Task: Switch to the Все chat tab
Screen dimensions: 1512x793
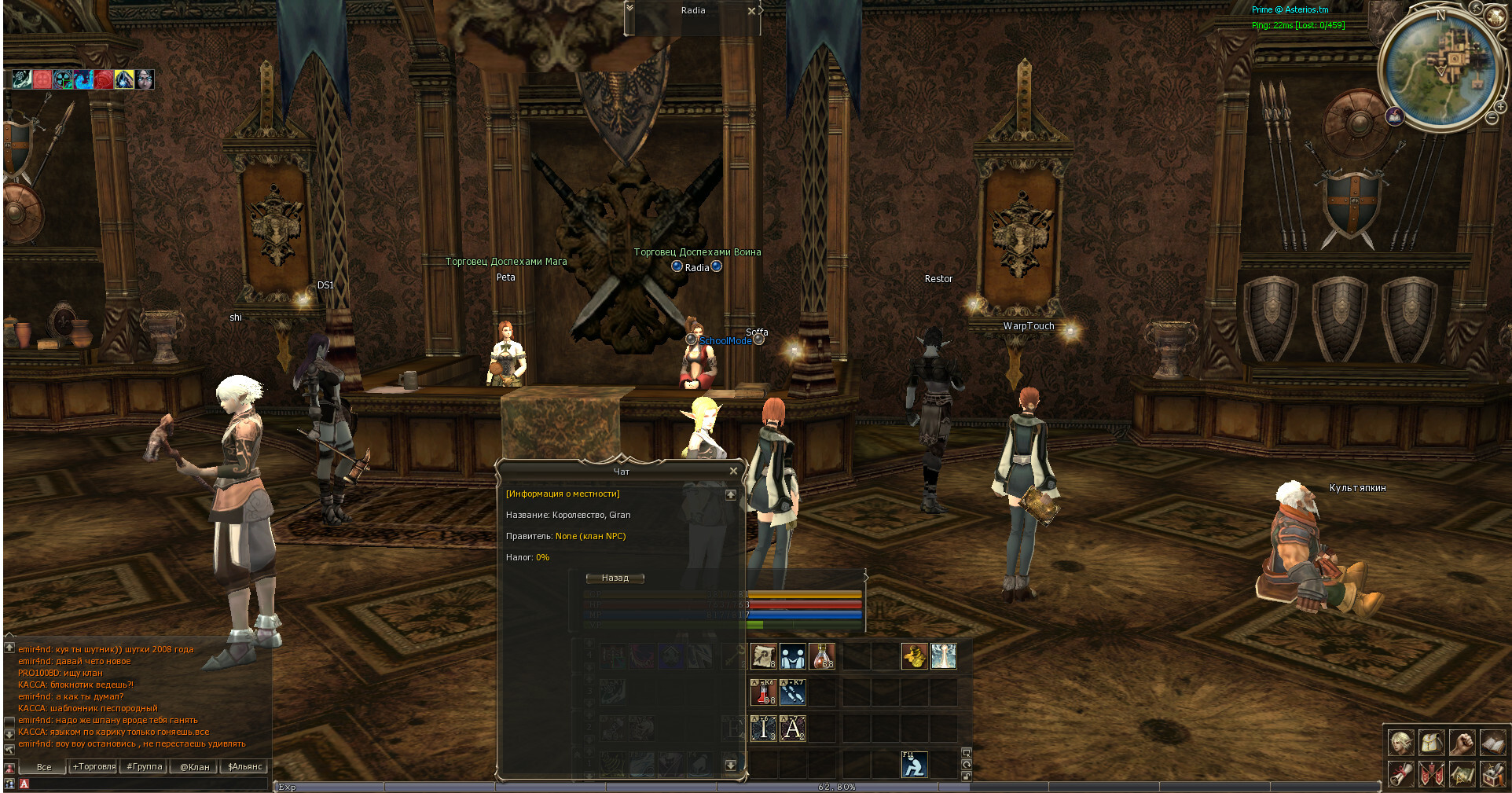Action: click(x=44, y=766)
